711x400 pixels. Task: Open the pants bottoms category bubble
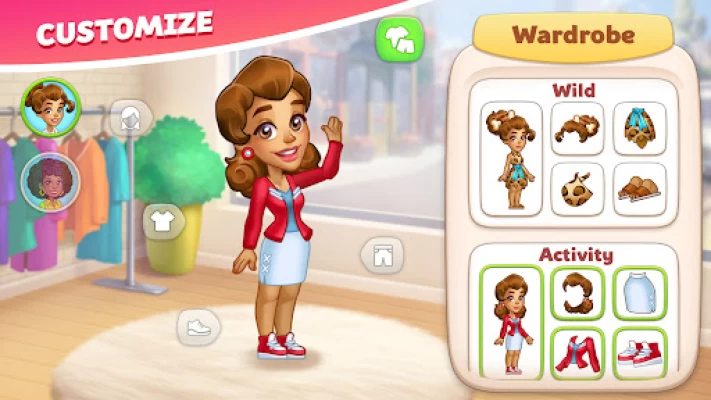381,256
